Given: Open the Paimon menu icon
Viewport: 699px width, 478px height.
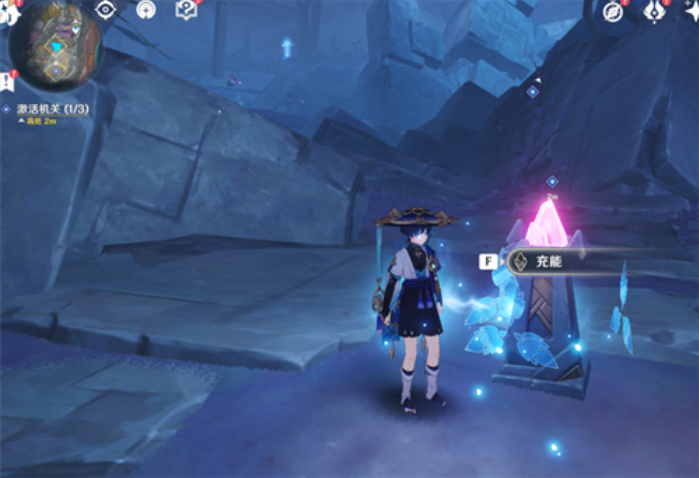Looking at the screenshot, I should pyautogui.click(x=8, y=12).
